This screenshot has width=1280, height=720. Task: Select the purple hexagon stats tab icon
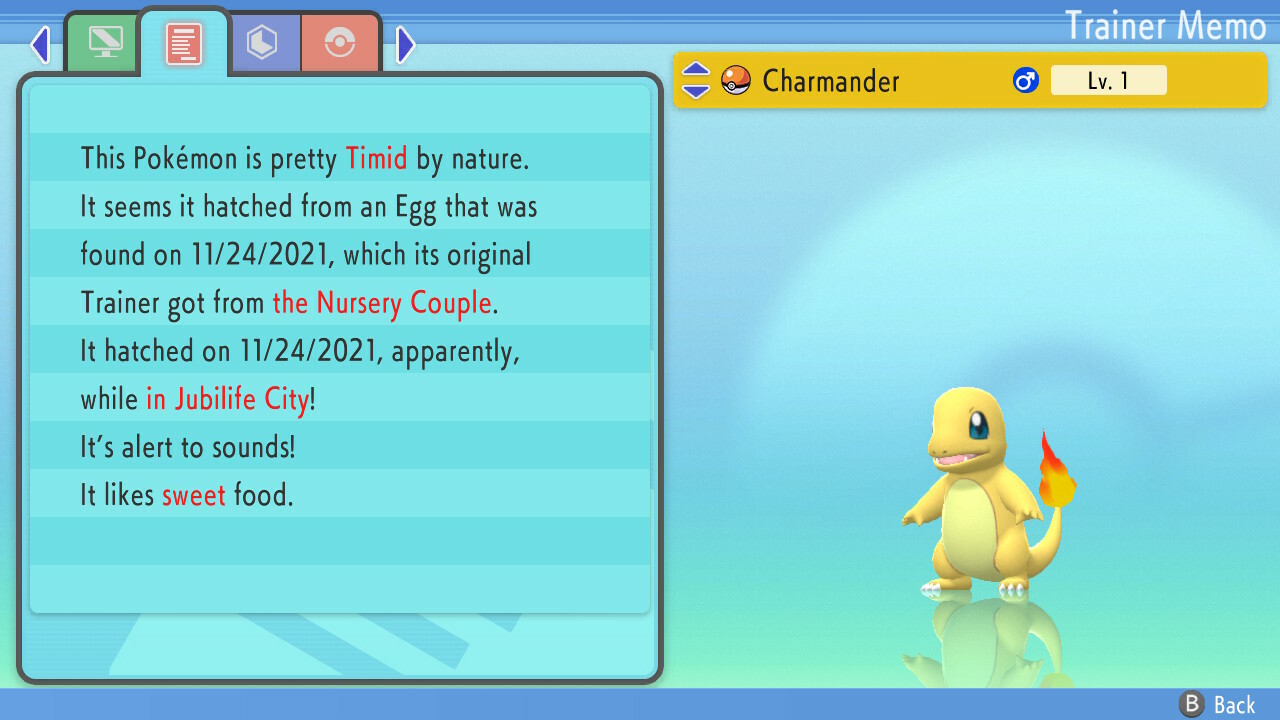click(x=265, y=42)
